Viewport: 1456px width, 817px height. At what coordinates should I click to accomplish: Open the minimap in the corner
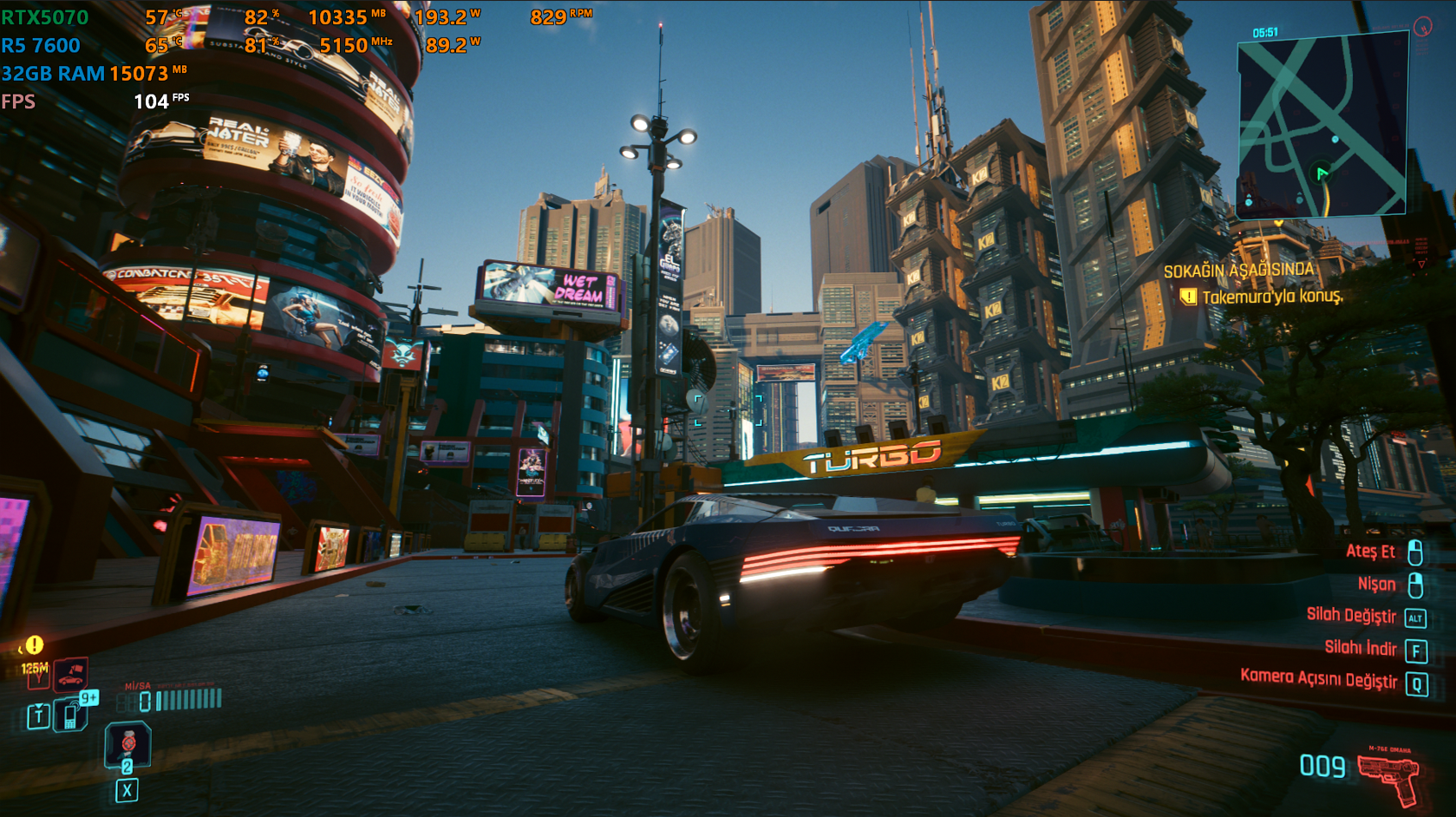point(1322,124)
